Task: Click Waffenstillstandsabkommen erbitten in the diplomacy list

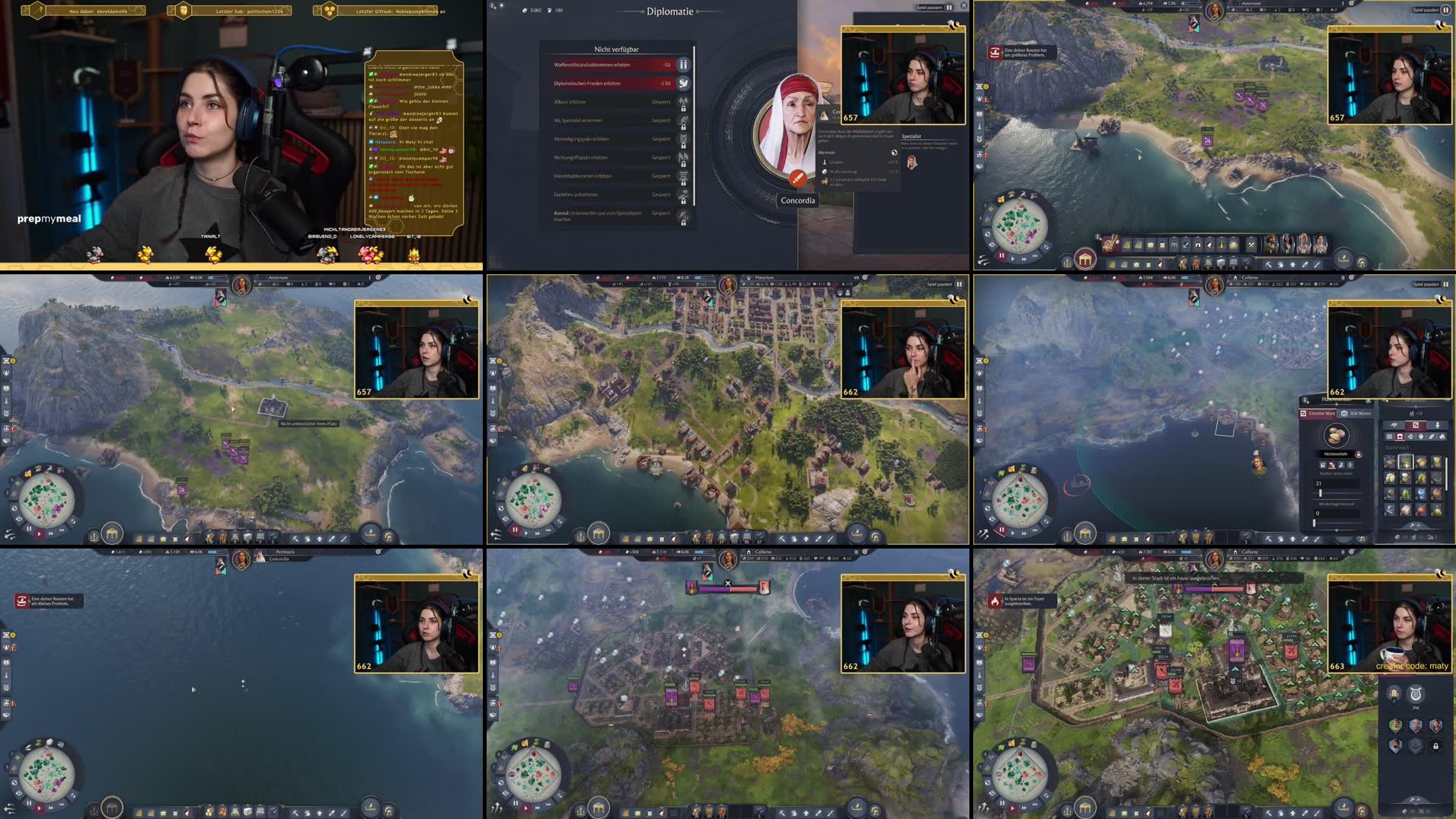Action: pyautogui.click(x=602, y=64)
